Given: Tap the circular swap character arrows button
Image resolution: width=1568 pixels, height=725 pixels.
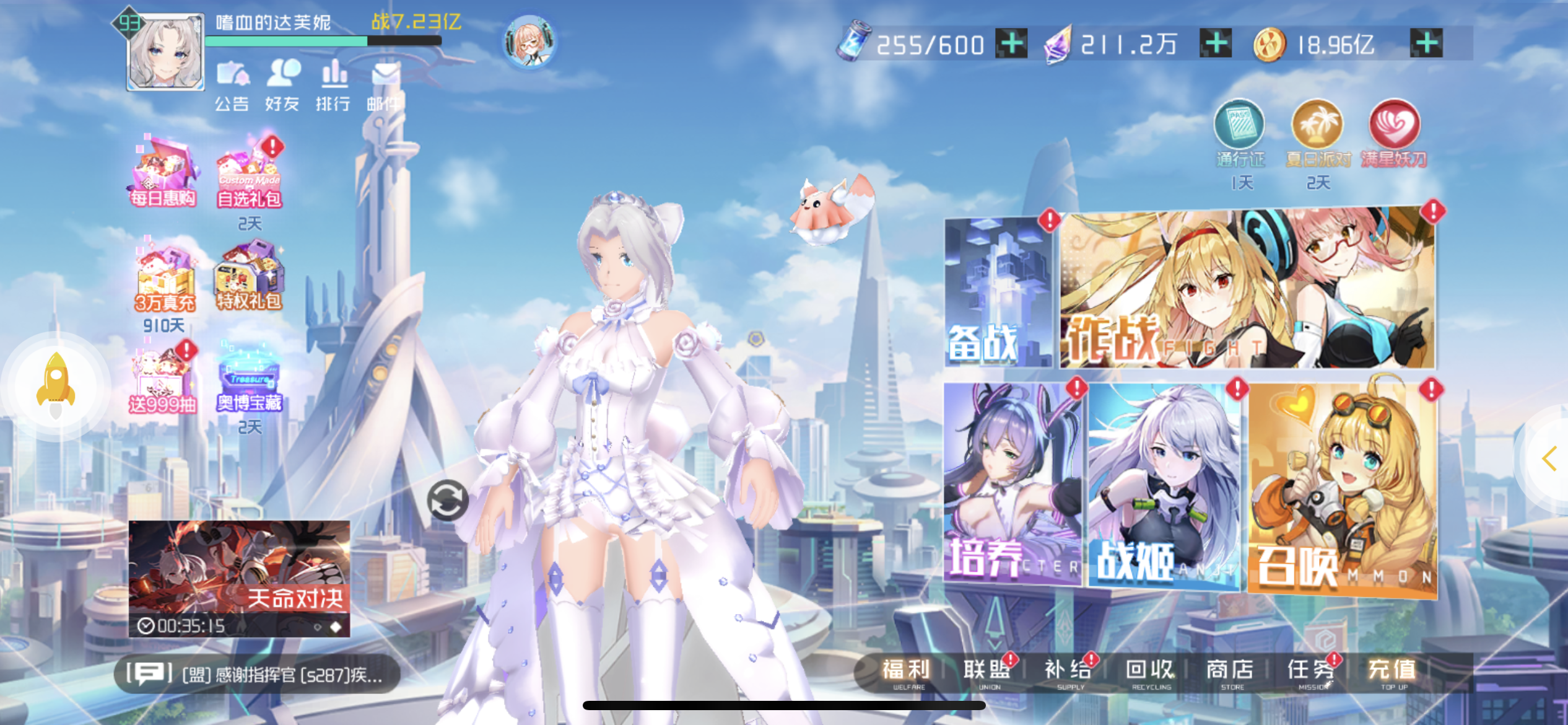Looking at the screenshot, I should (447, 499).
